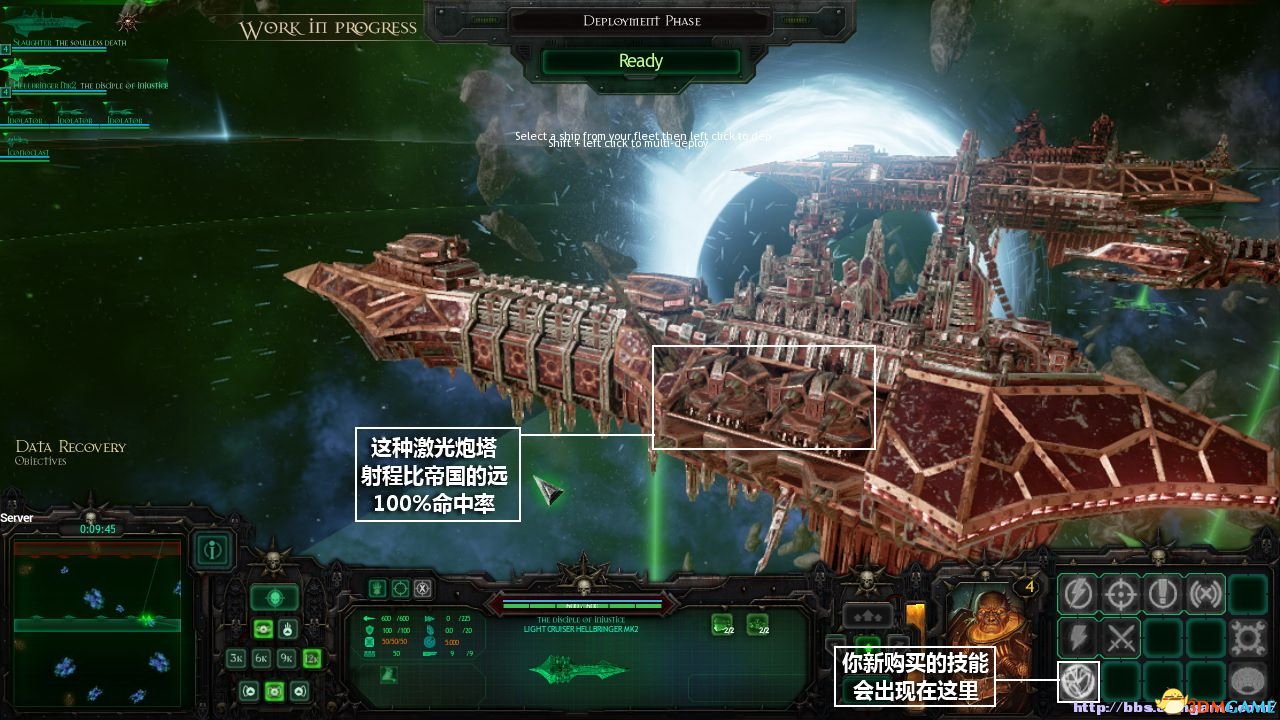Choose the 12K engagement range

click(311, 658)
